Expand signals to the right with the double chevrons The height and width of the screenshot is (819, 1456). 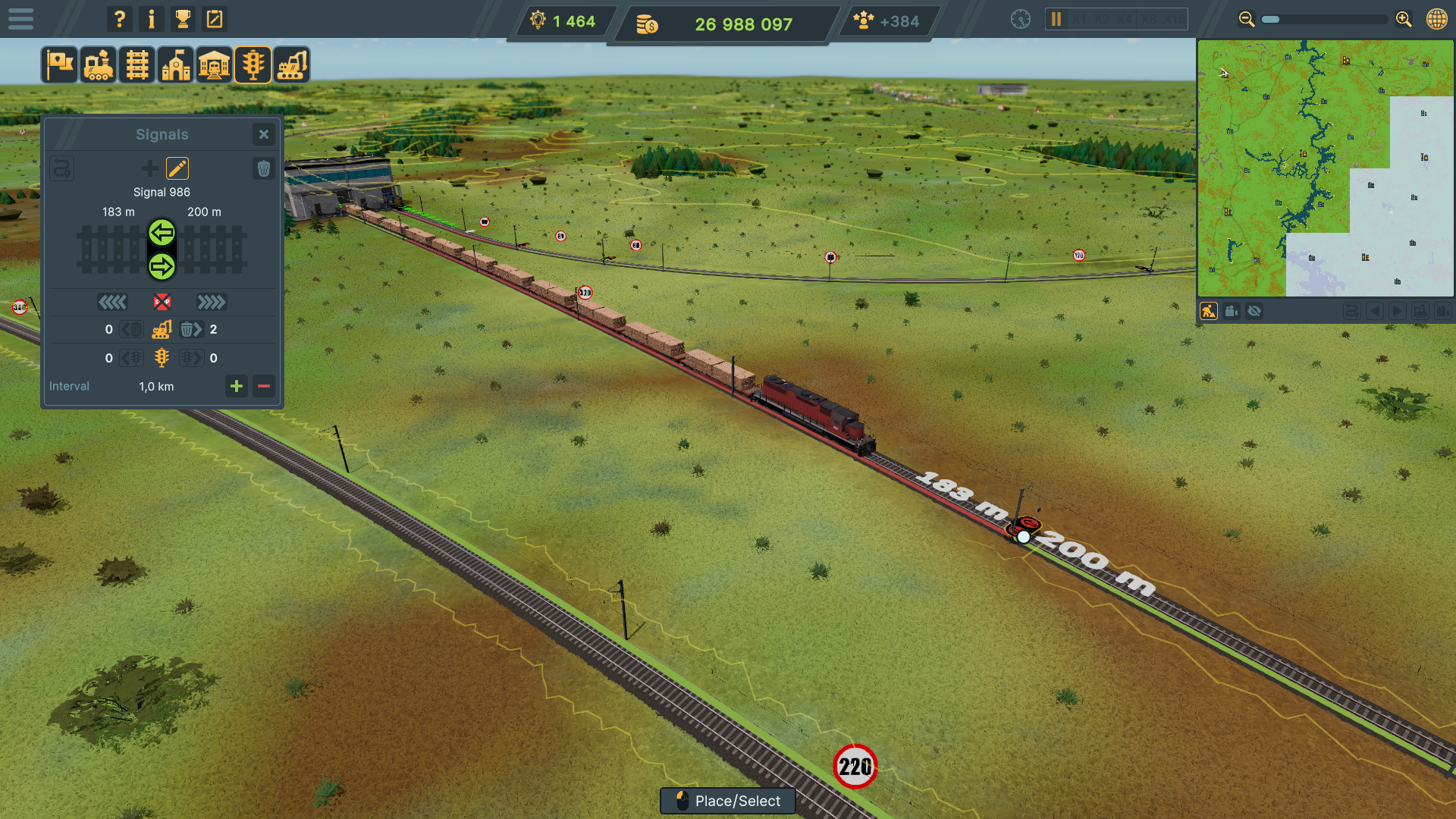[x=212, y=303]
